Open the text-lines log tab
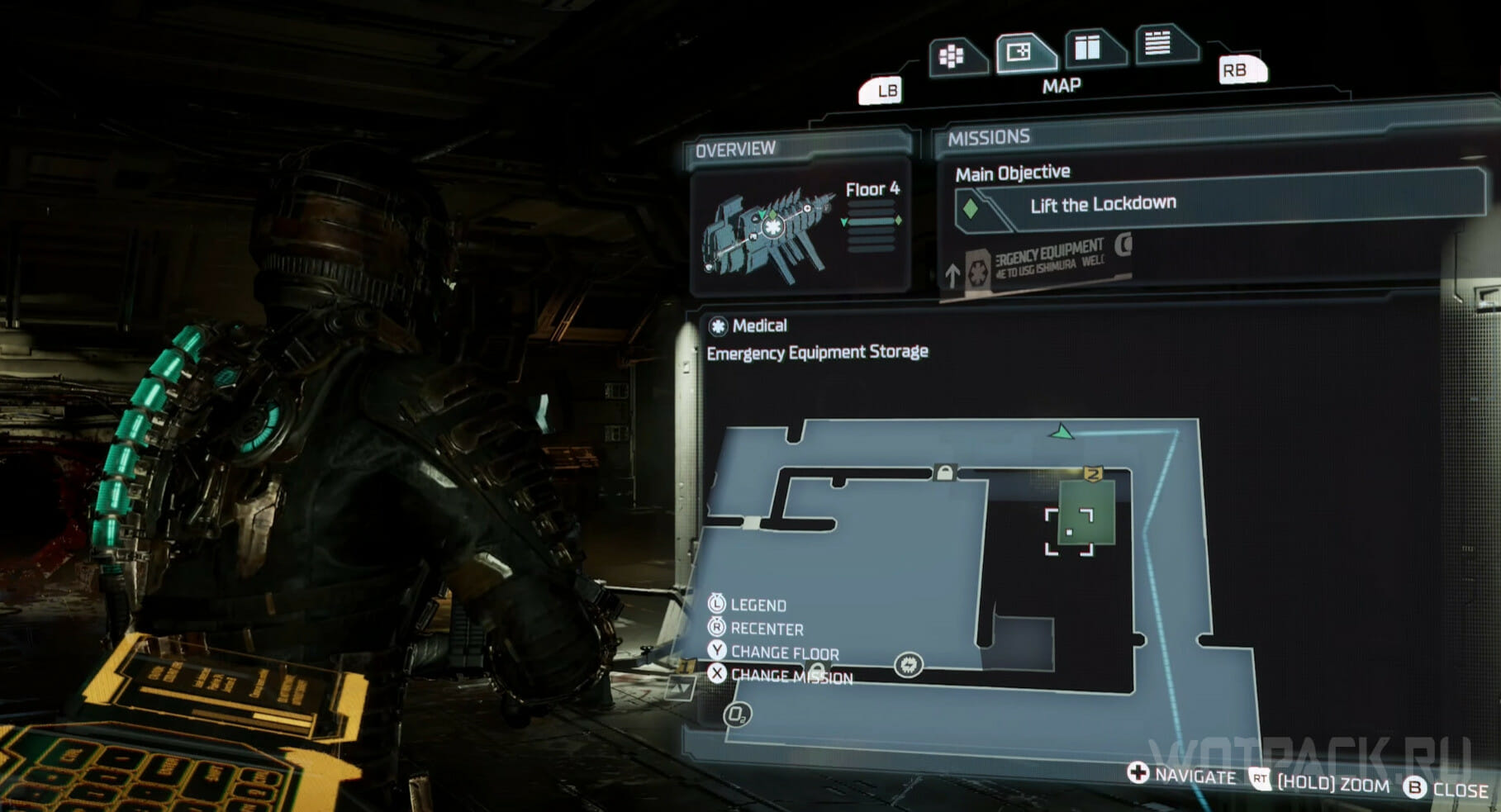 tap(1159, 43)
